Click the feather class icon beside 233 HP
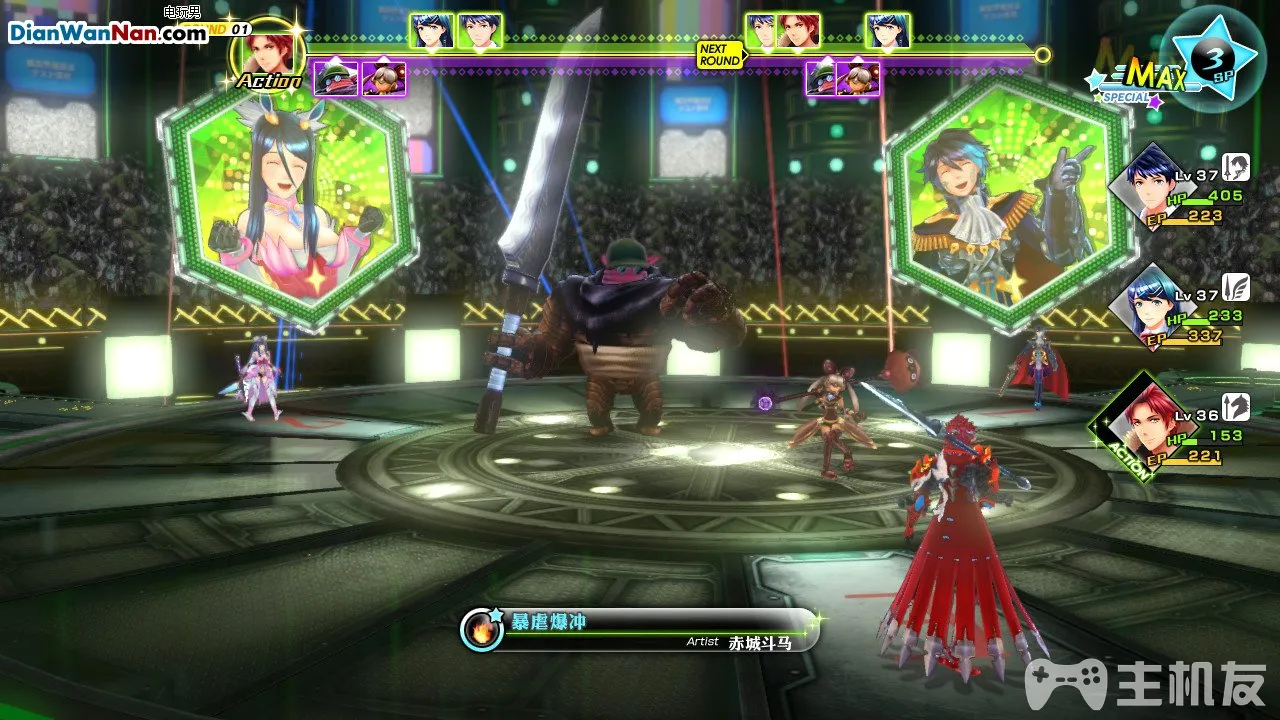This screenshot has width=1280, height=720. click(1236, 287)
